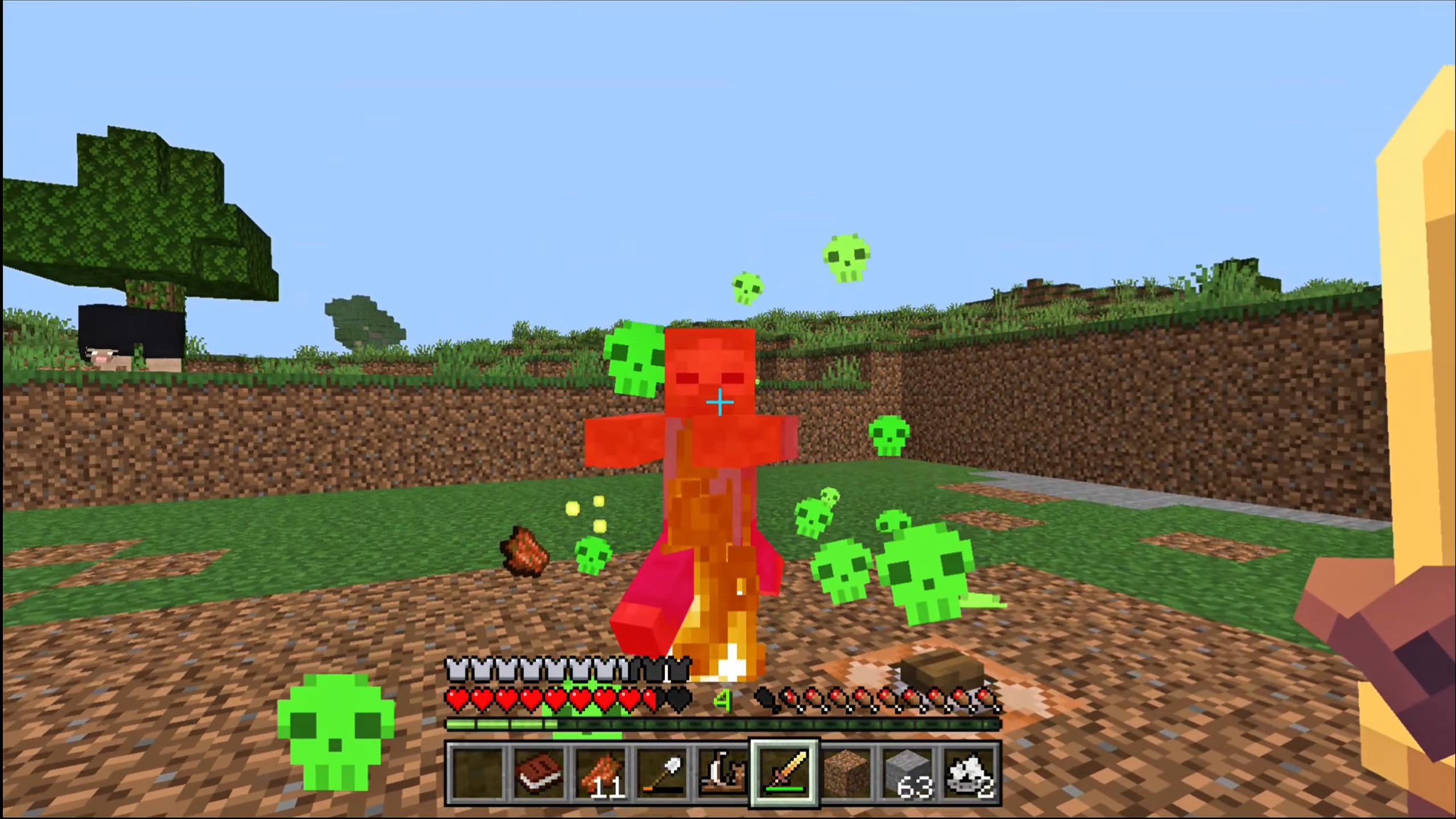Select the stone block stack of 63
Image resolution: width=1456 pixels, height=819 pixels.
(908, 773)
